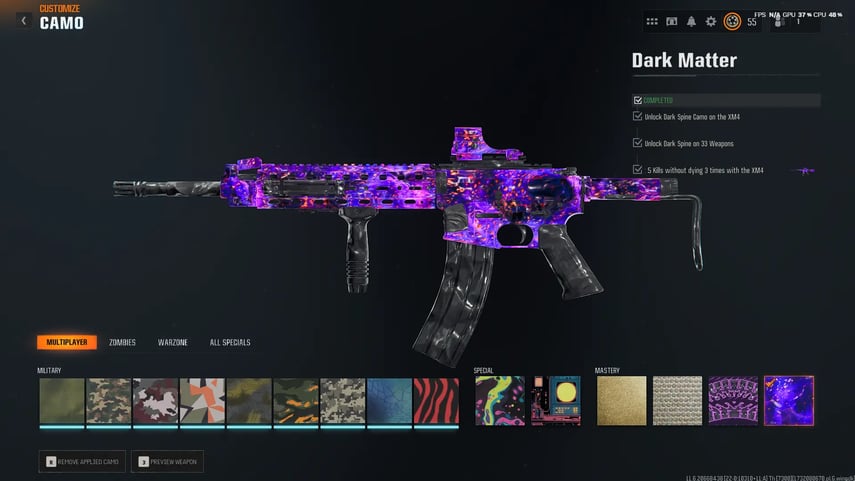This screenshot has width=855, height=481.
Task: Choose the Dark Matter camo swatch
Action: pyautogui.click(x=789, y=400)
